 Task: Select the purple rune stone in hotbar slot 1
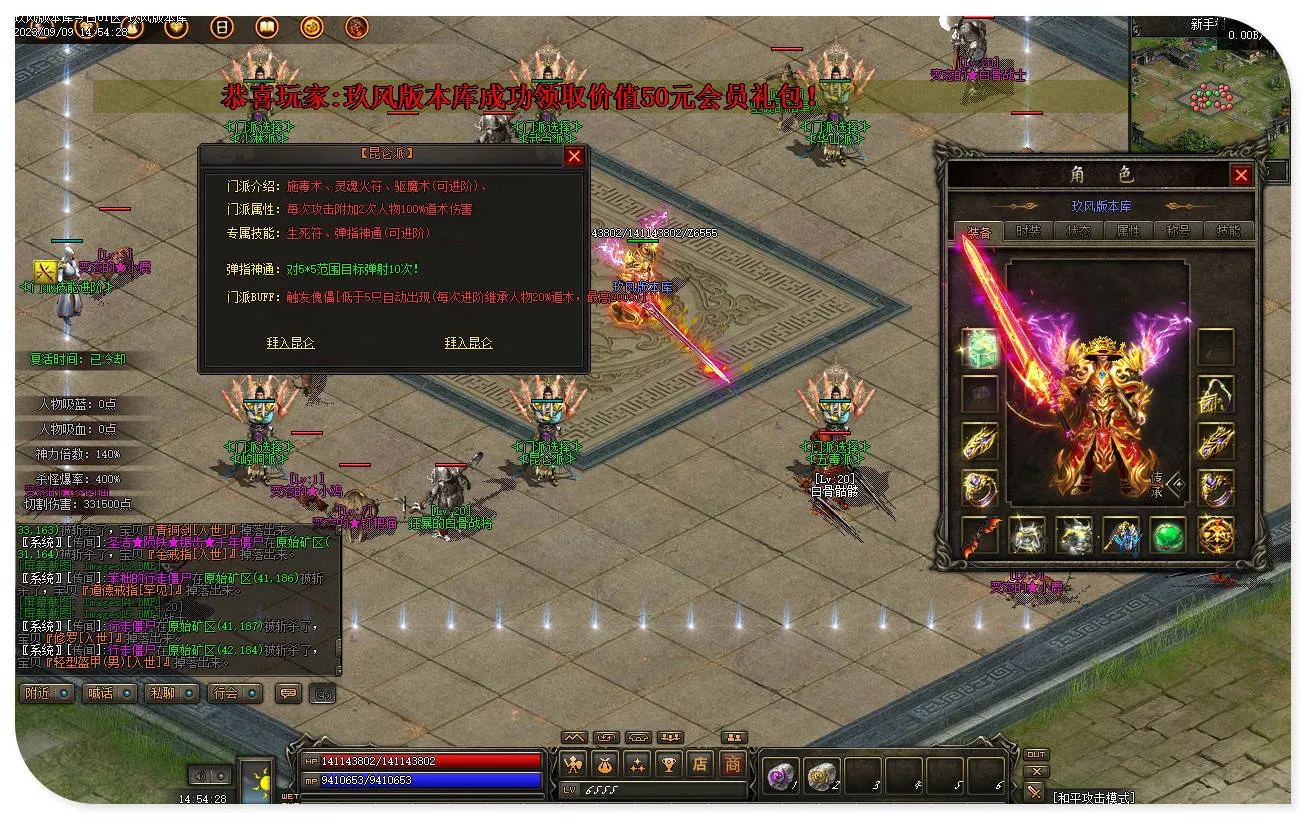779,775
